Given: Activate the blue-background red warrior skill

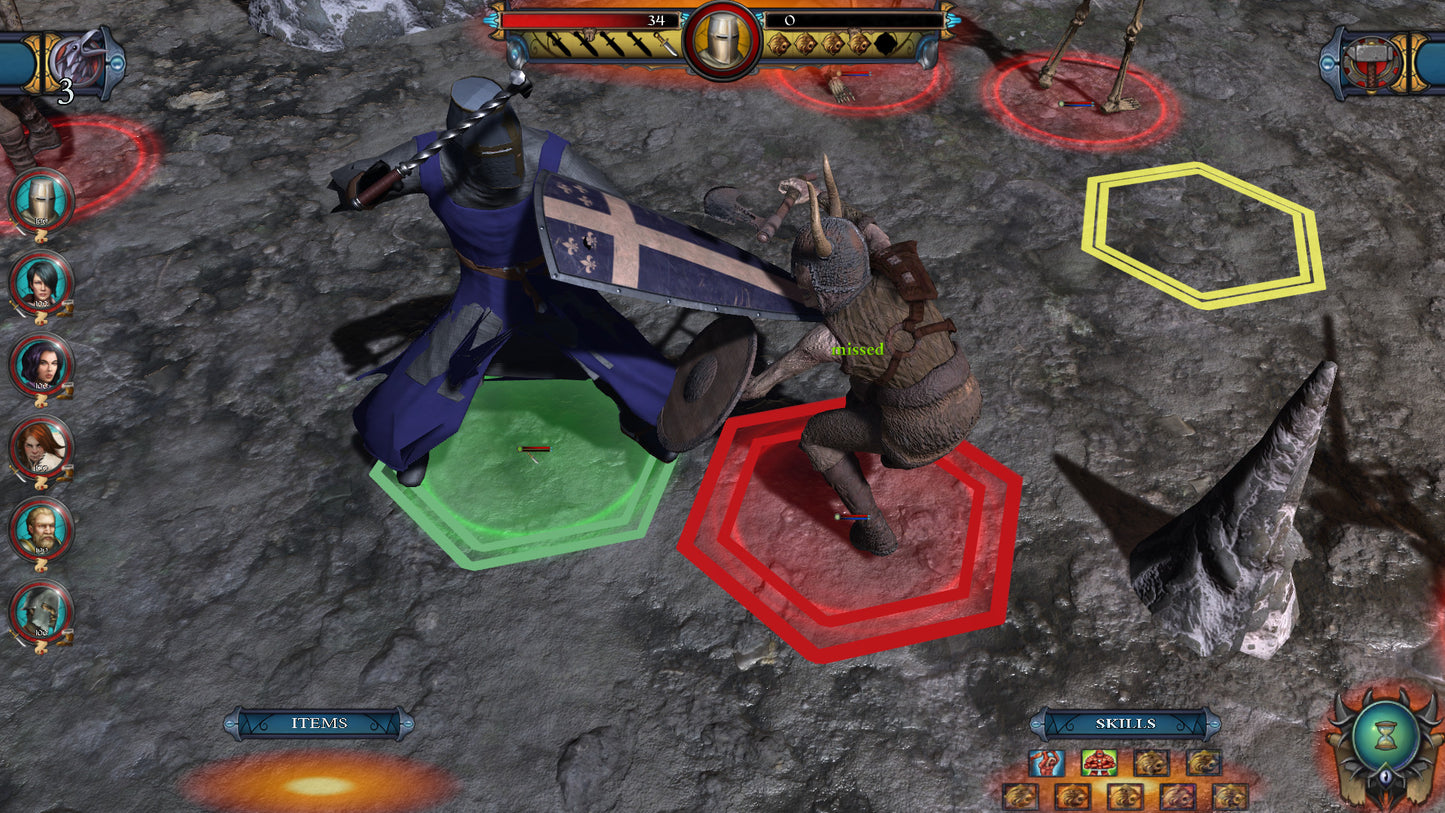Looking at the screenshot, I should click(1047, 763).
